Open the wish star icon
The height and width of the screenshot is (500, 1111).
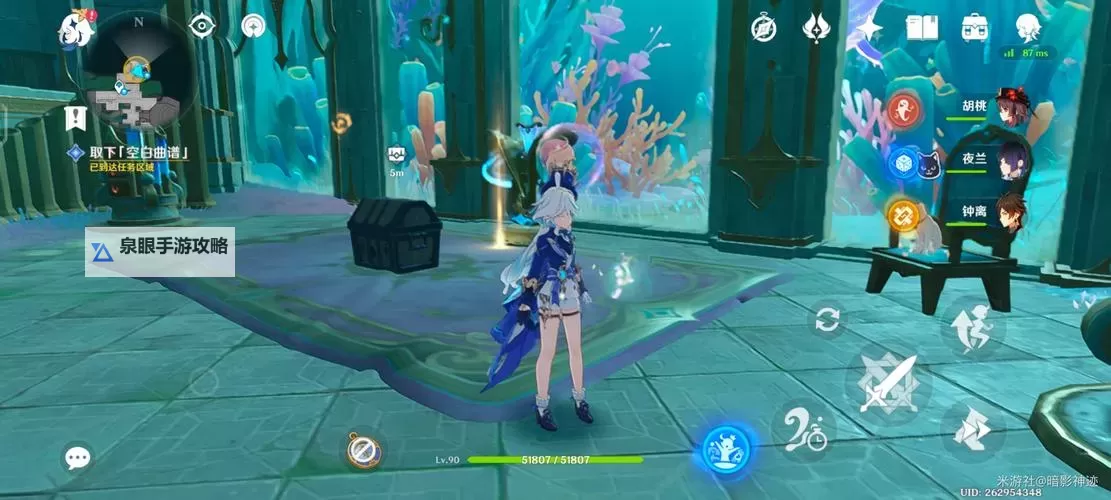pyautogui.click(x=869, y=27)
